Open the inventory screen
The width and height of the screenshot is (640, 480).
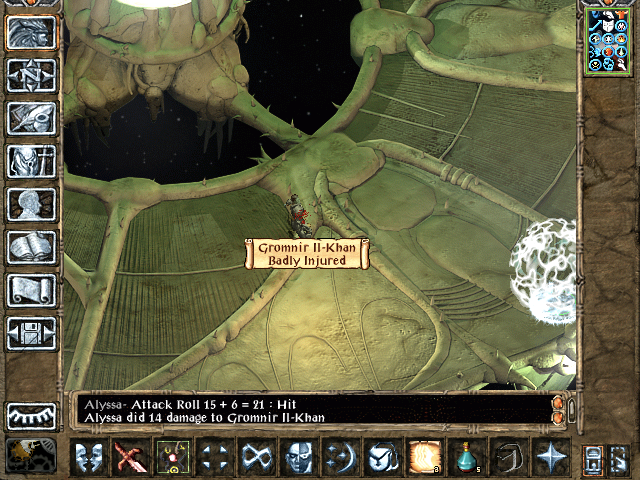coord(31,161)
